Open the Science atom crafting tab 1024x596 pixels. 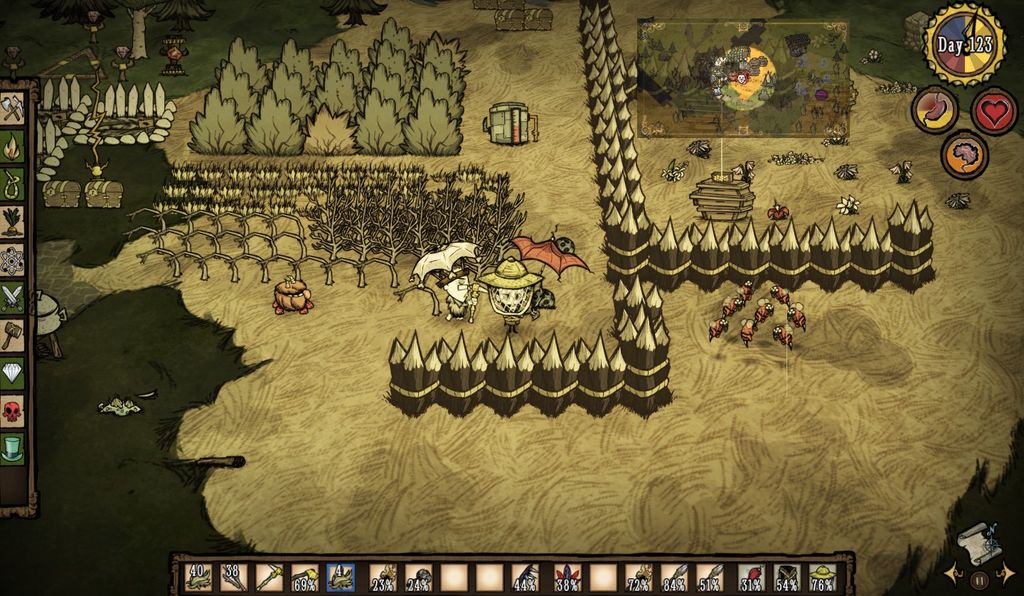[12, 259]
